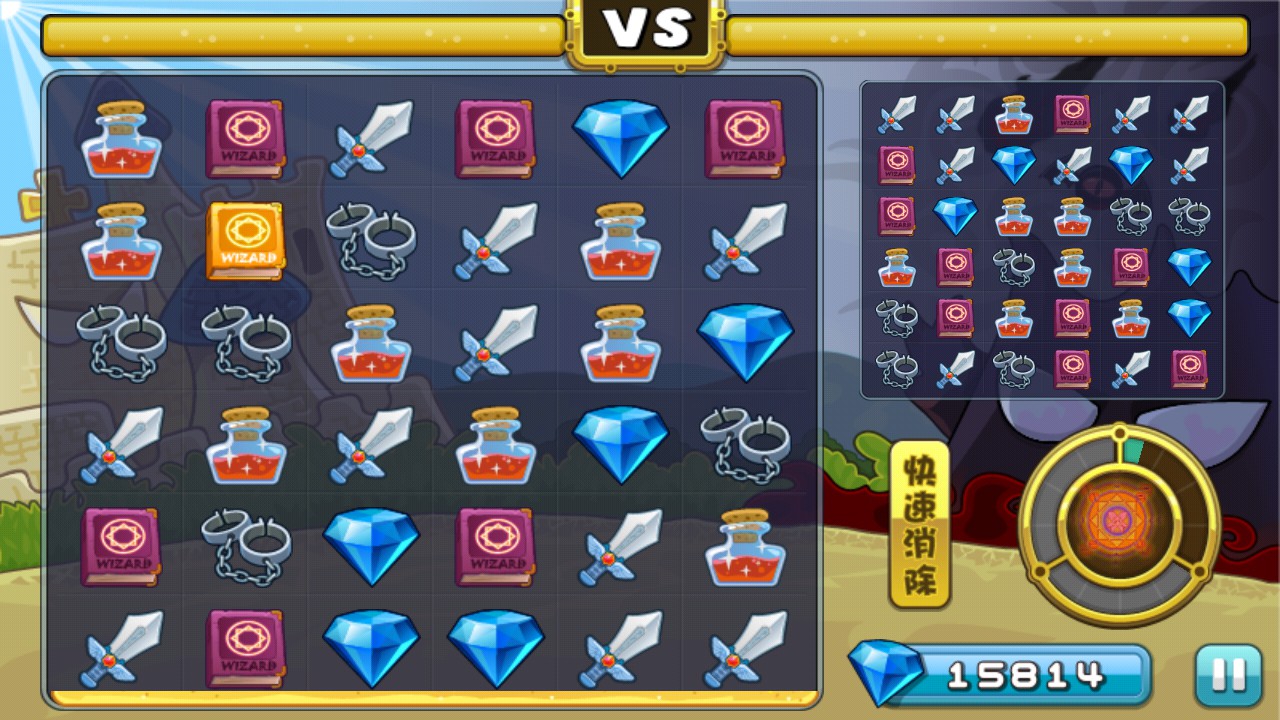
Task: Select a potion tile on the opponent's mini board
Action: pos(1016,113)
